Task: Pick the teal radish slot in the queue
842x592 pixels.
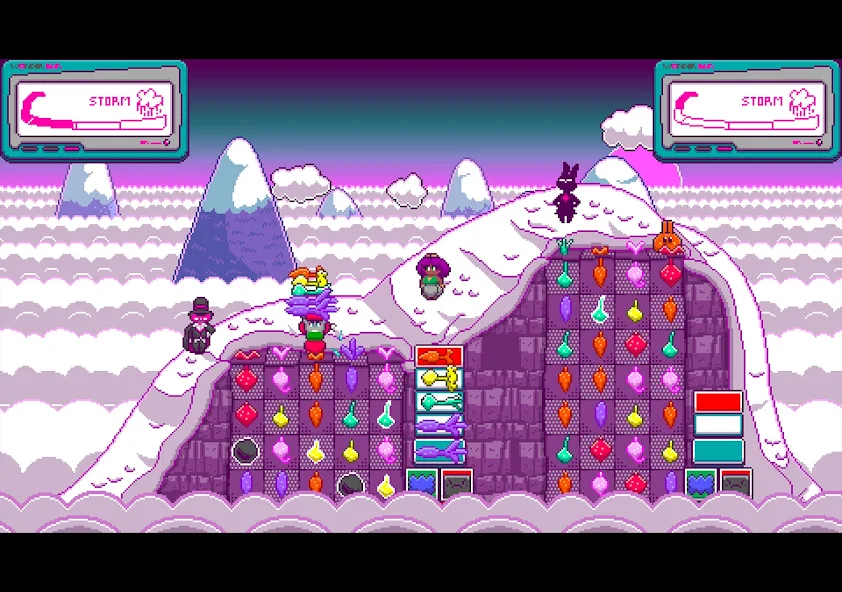Action: pos(439,402)
